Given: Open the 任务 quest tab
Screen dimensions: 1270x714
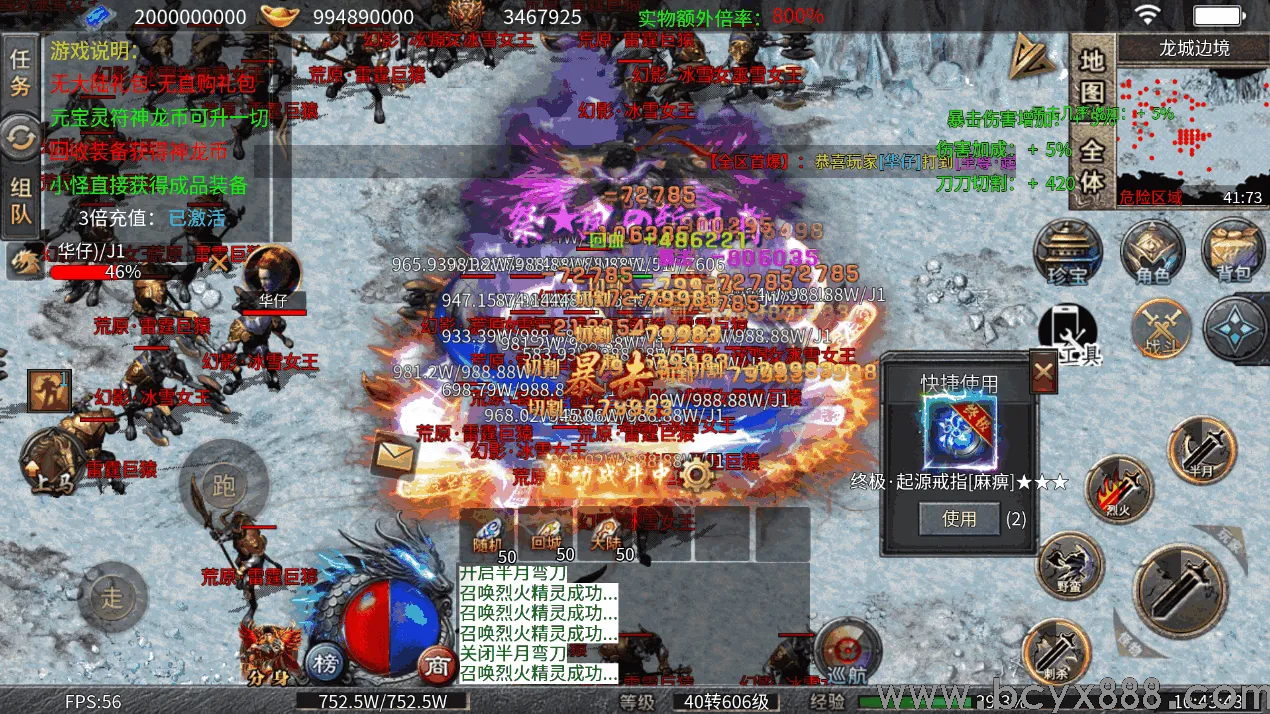Looking at the screenshot, I should 20,70.
